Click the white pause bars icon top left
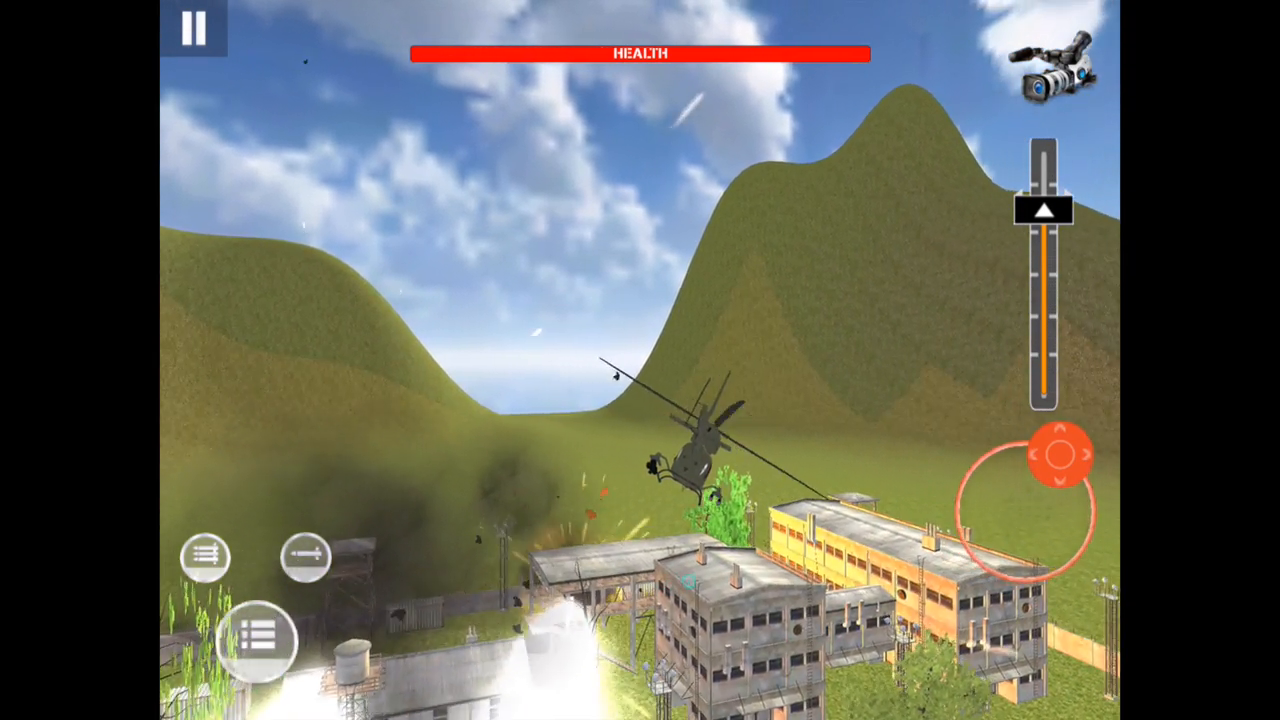 pyautogui.click(x=193, y=27)
